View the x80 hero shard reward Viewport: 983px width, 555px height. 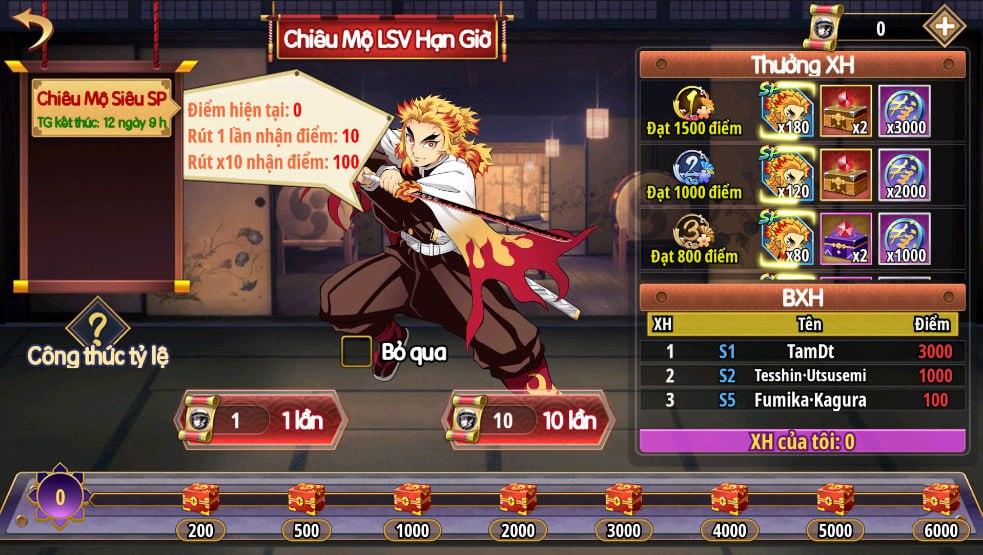(x=786, y=238)
